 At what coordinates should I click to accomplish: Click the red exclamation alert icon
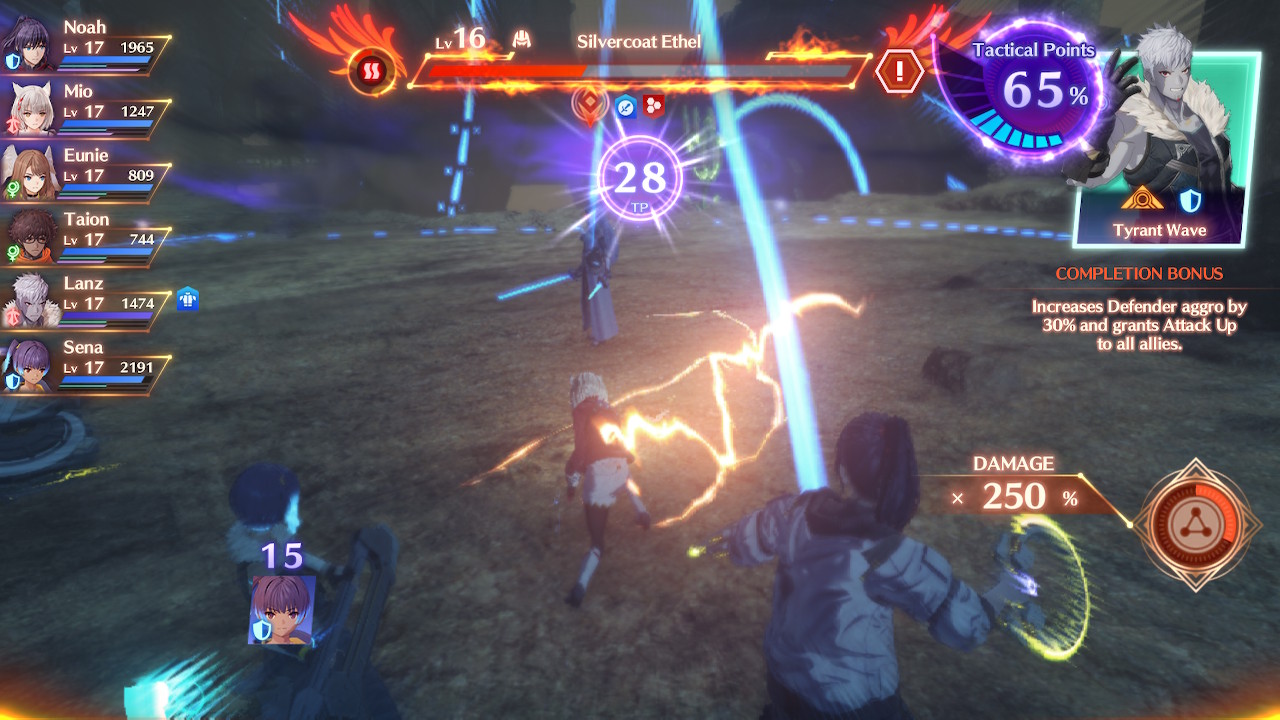[x=898, y=72]
